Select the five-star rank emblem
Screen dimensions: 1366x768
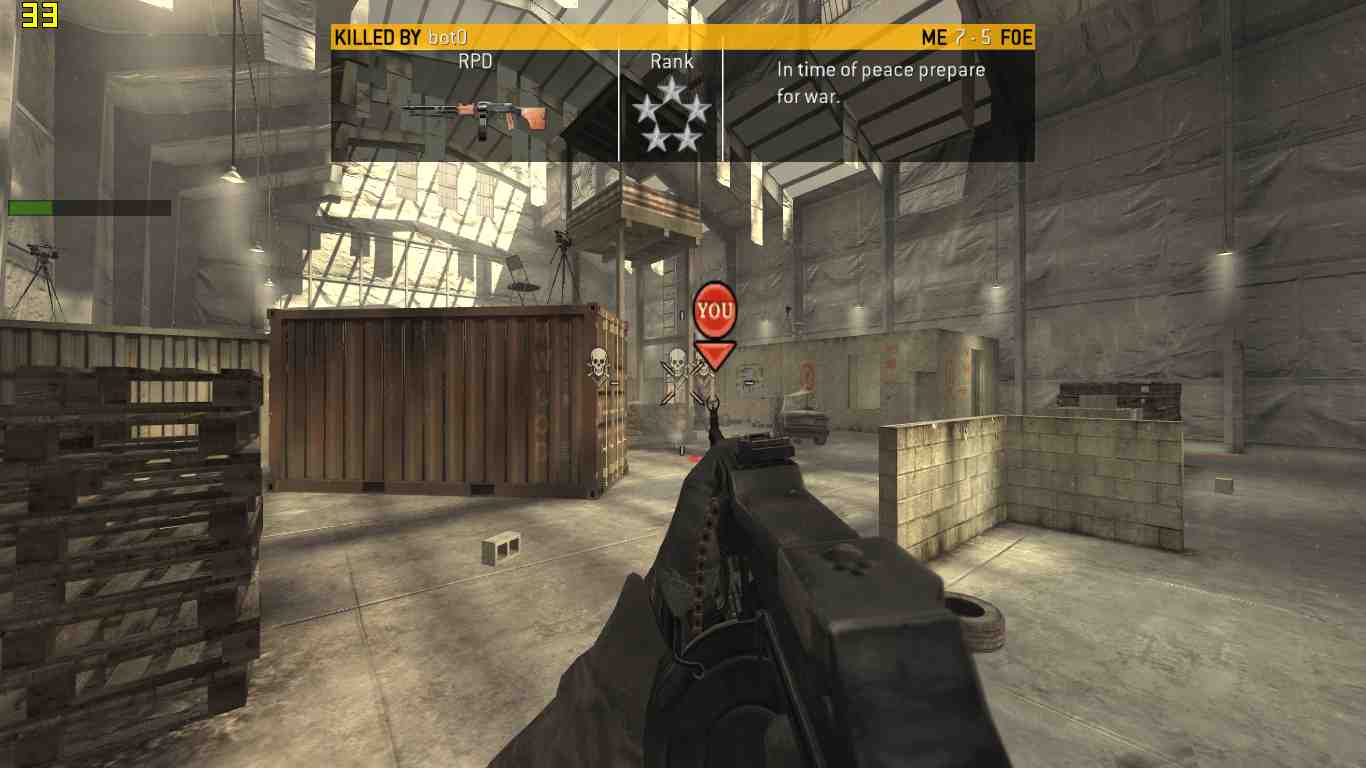(x=671, y=115)
